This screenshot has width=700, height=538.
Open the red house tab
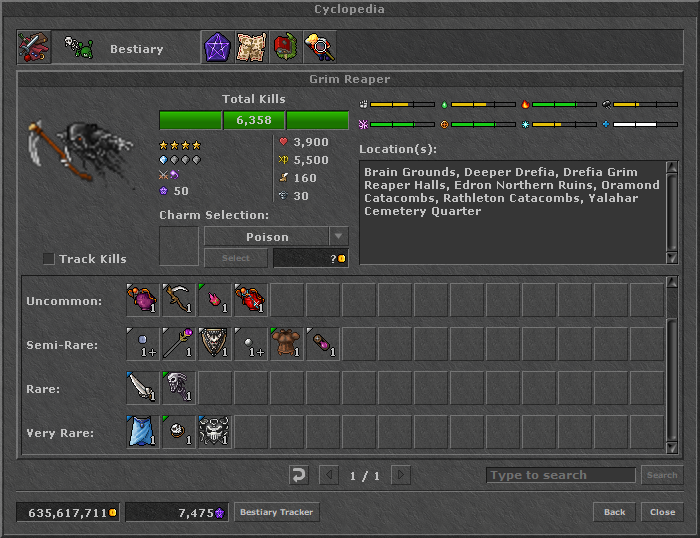(285, 48)
